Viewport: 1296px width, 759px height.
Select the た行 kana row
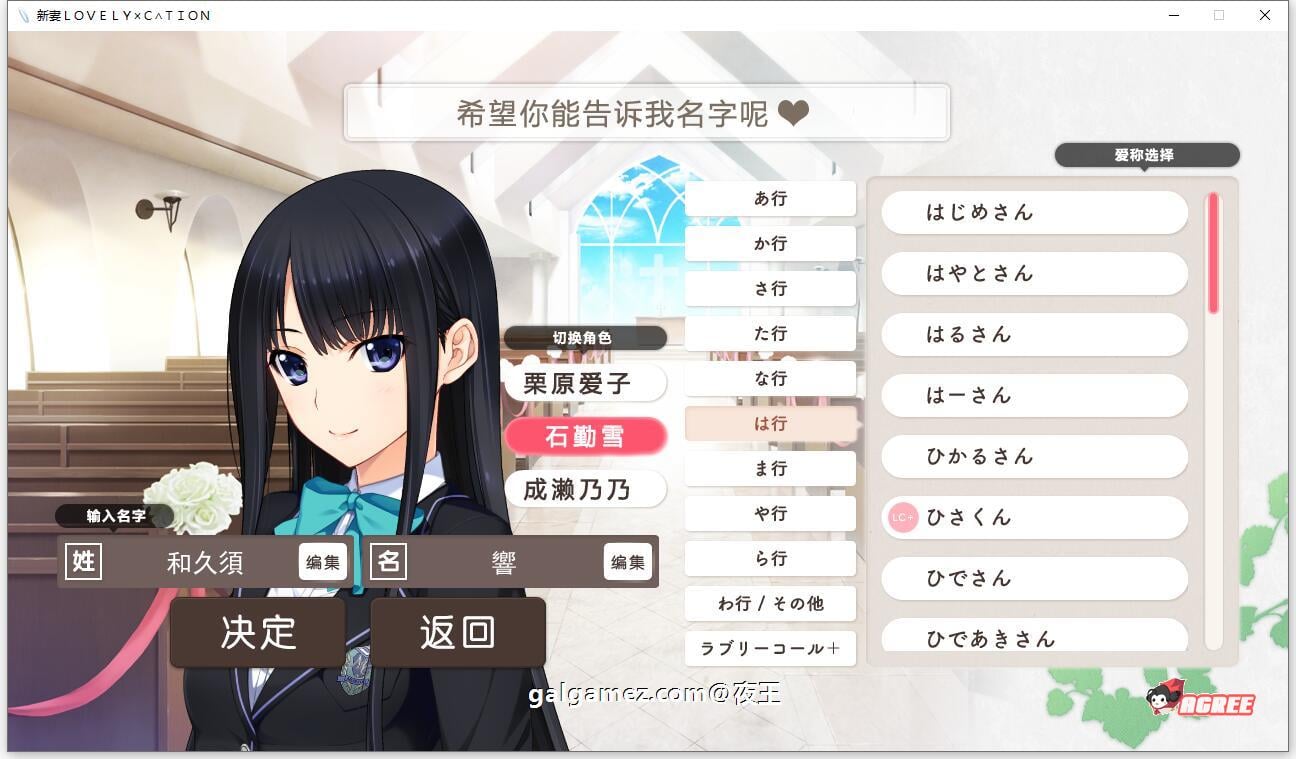[x=770, y=333]
